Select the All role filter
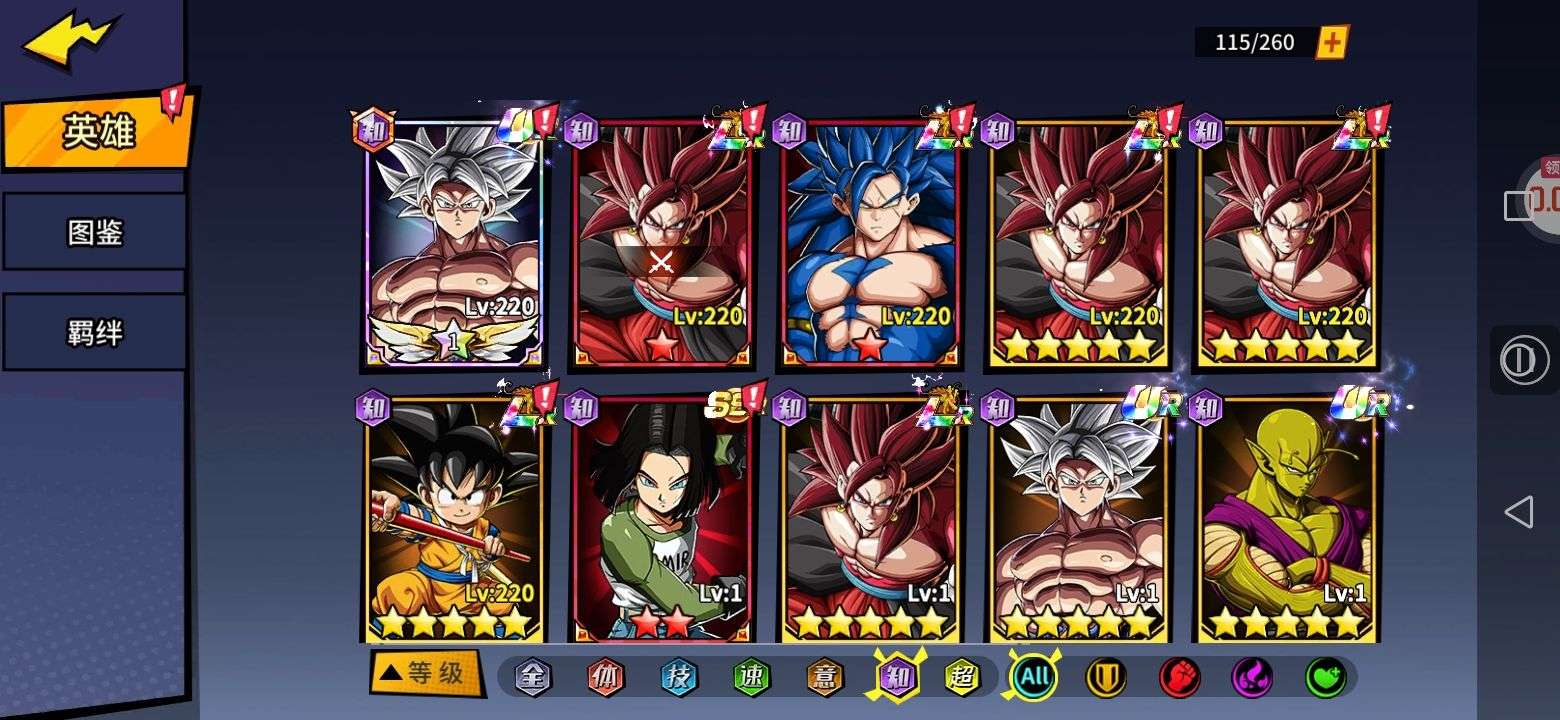1560x720 pixels. [x=1034, y=677]
